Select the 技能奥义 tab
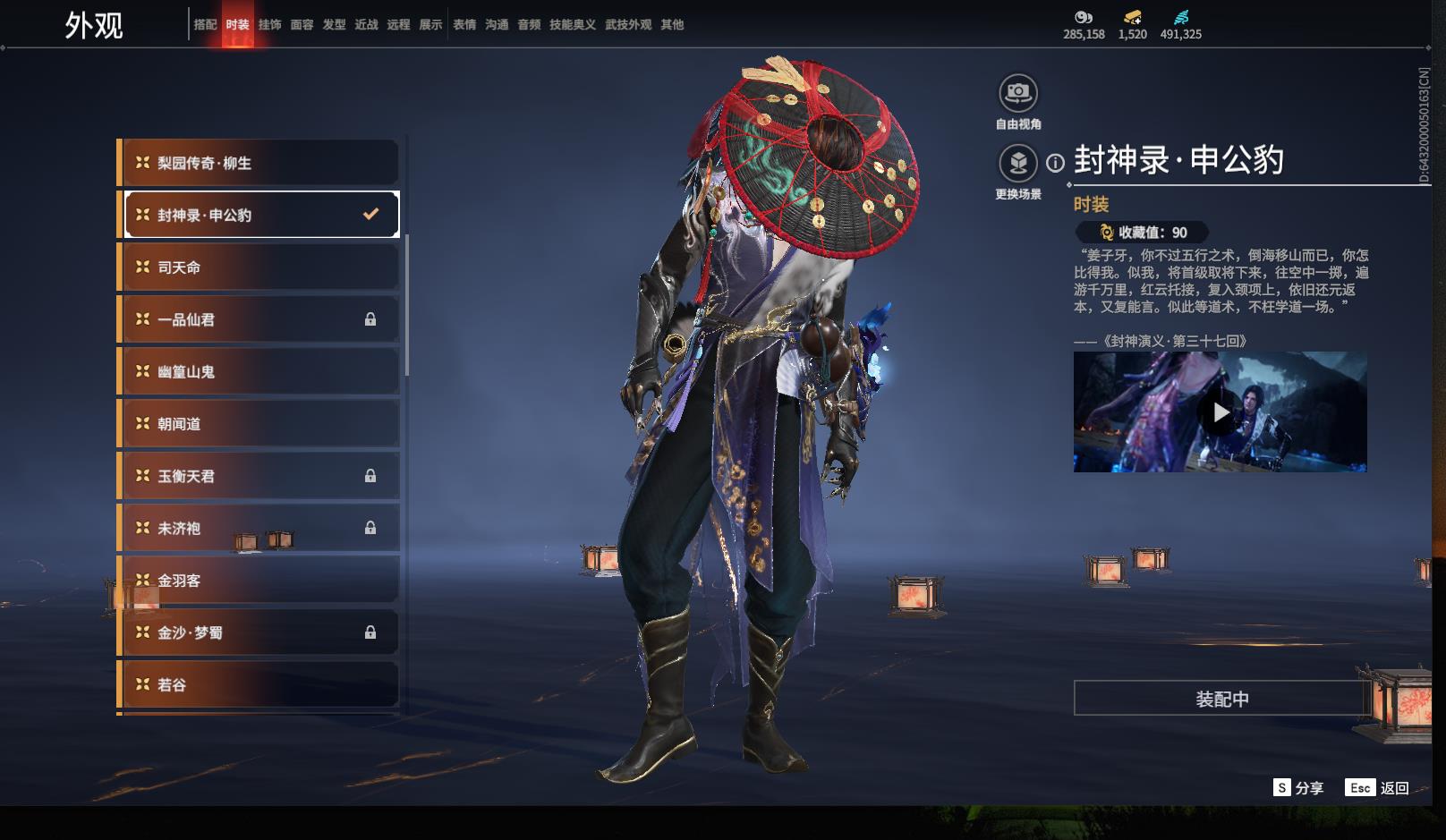The height and width of the screenshot is (840, 1446). tap(572, 25)
